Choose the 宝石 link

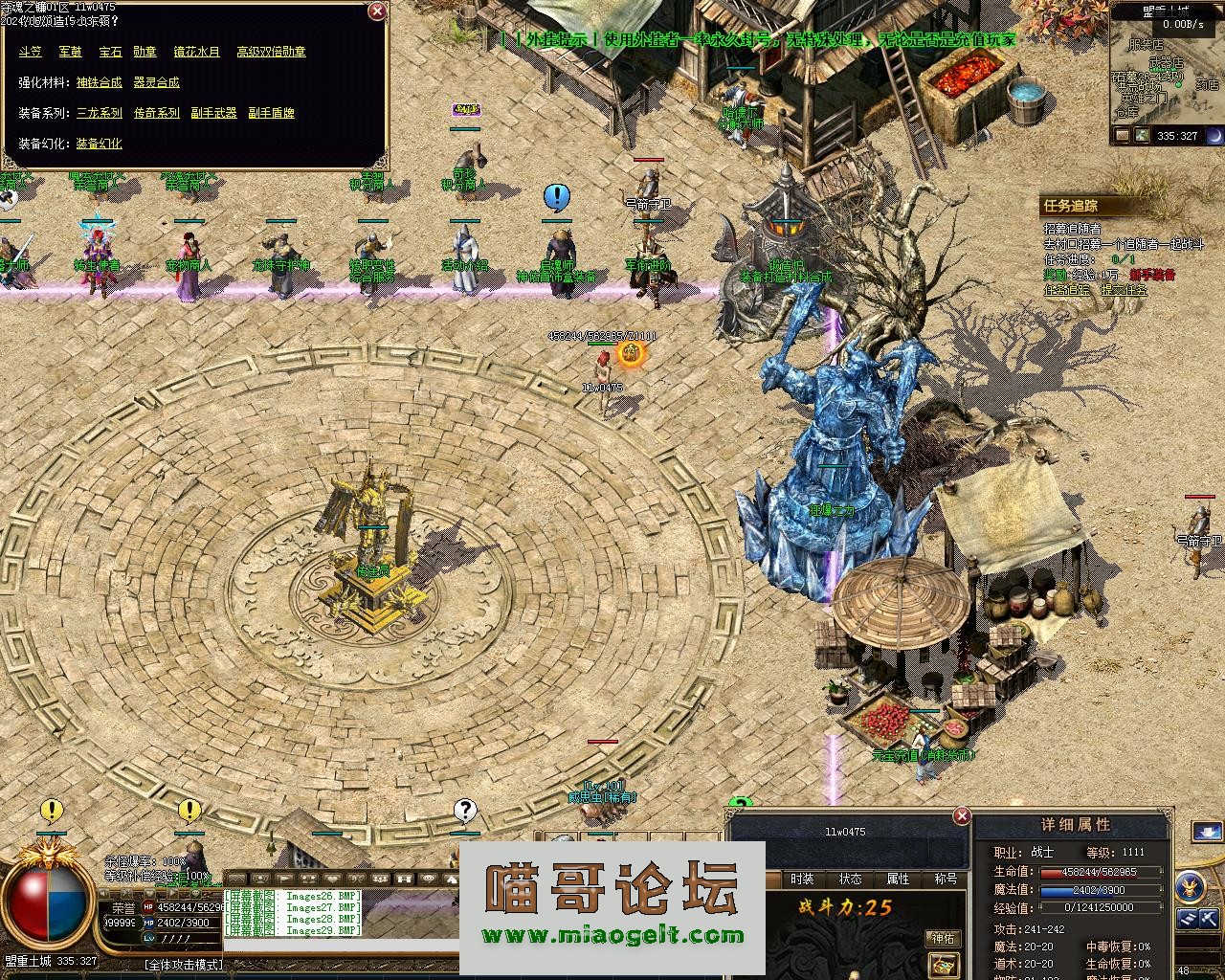[110, 52]
